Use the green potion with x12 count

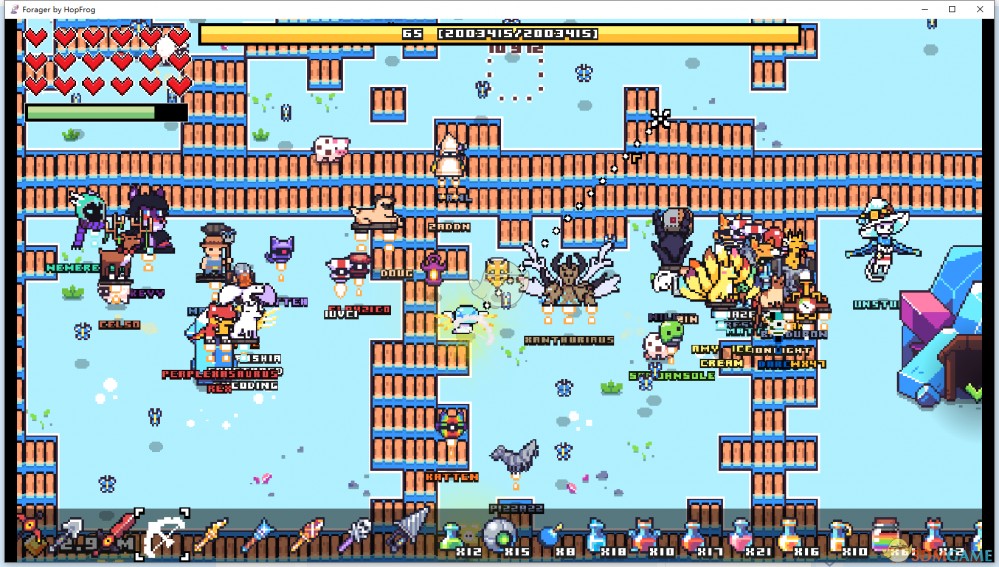[450, 536]
